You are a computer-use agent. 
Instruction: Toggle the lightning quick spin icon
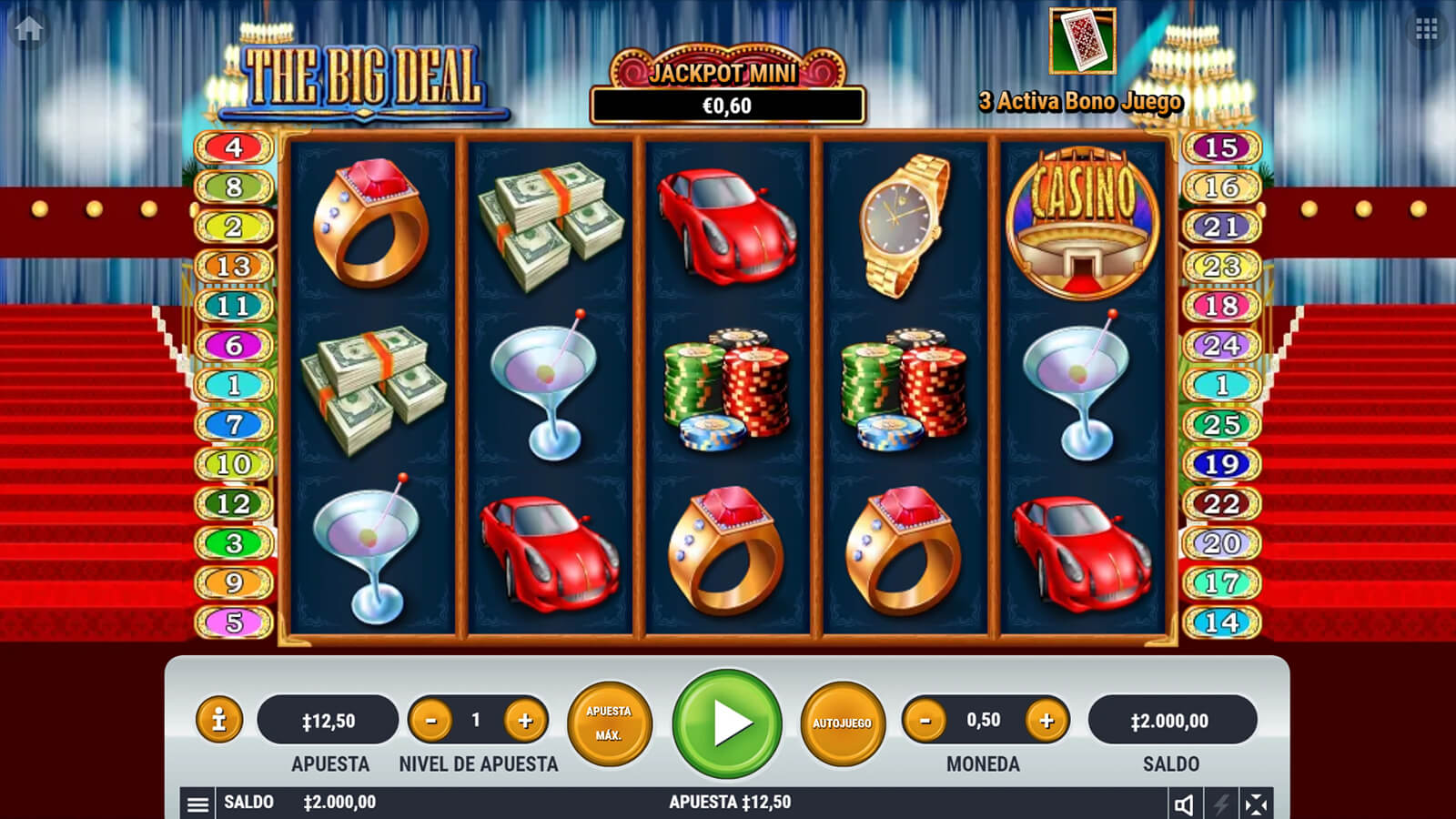[x=1220, y=804]
